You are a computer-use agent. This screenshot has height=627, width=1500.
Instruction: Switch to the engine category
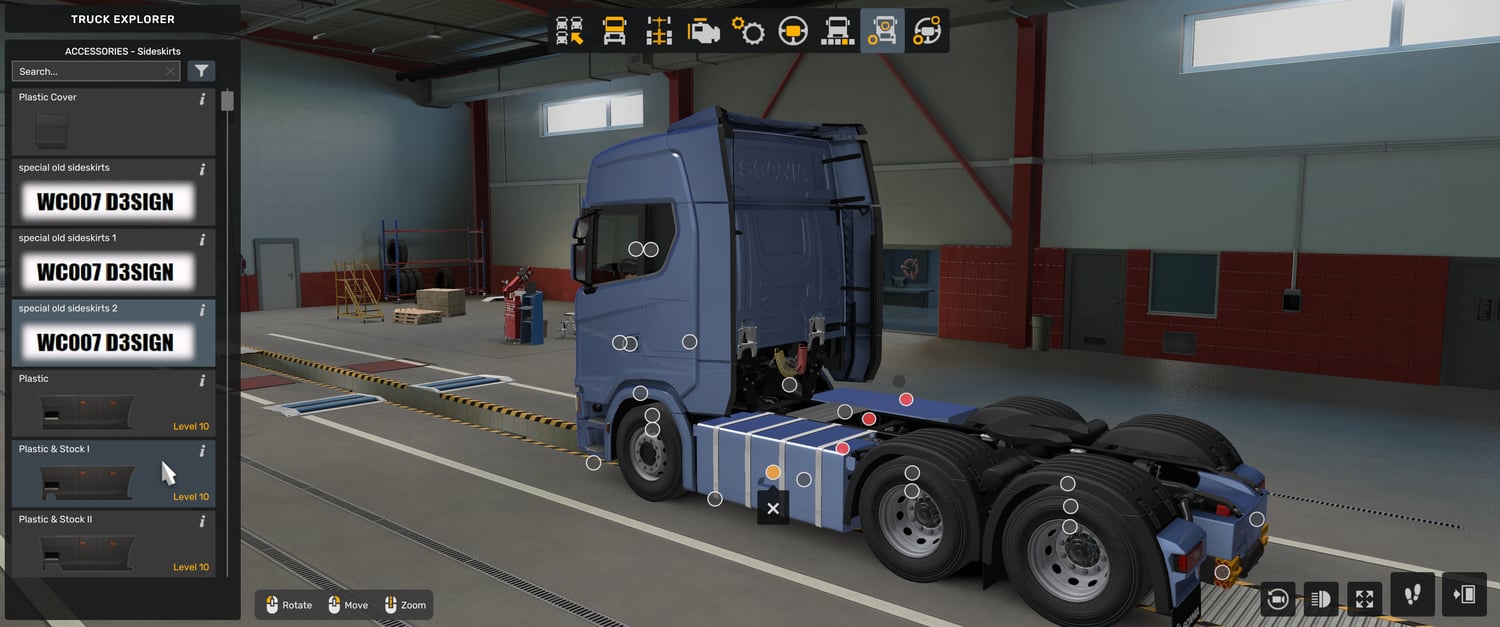[703, 31]
